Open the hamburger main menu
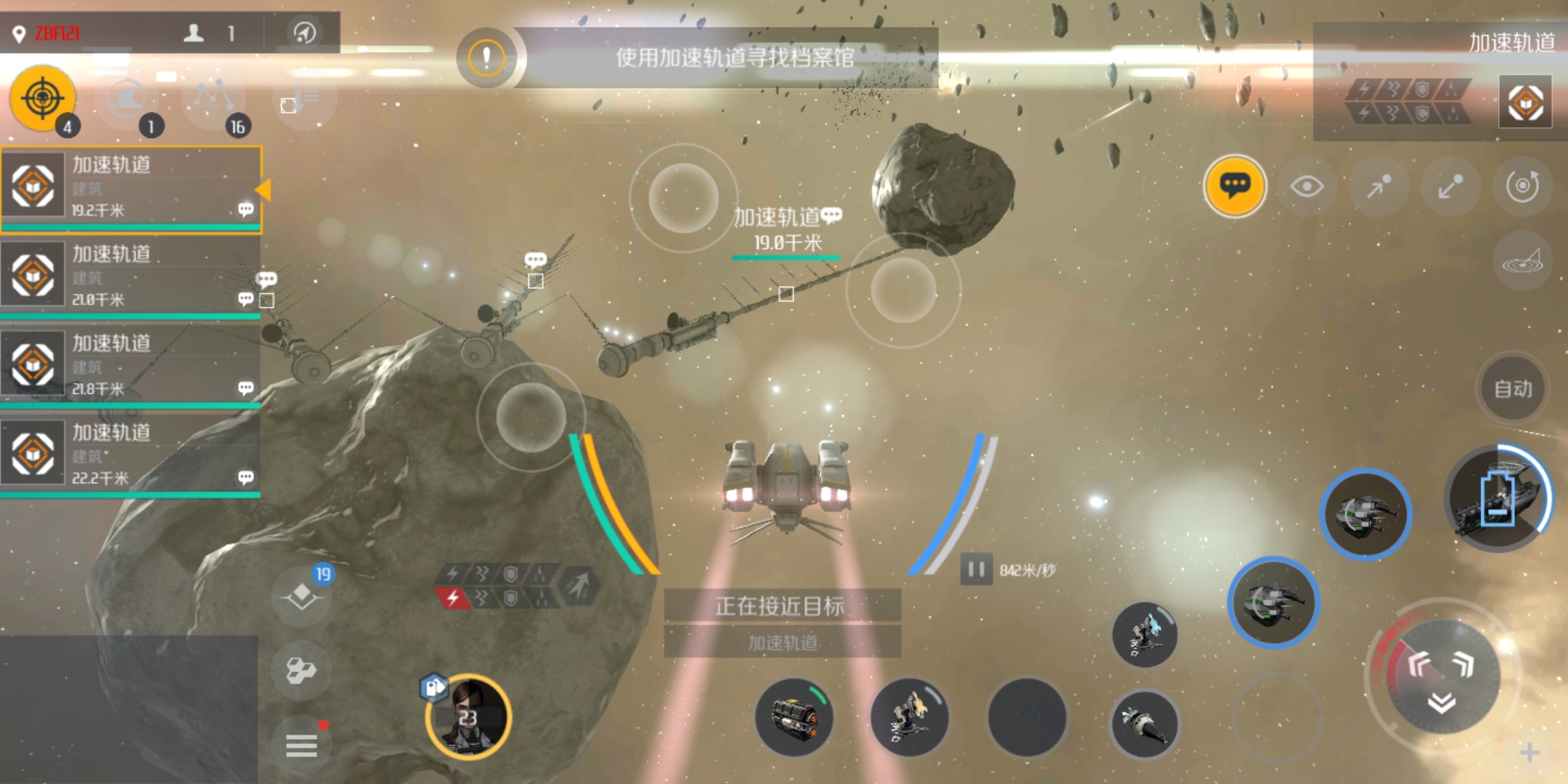 click(301, 746)
